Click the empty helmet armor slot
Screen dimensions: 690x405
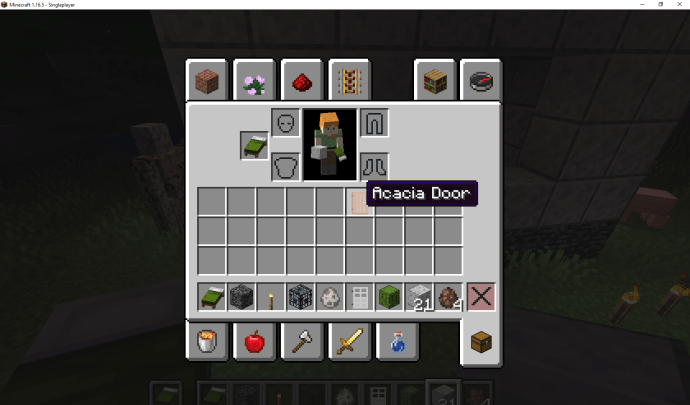tap(285, 124)
